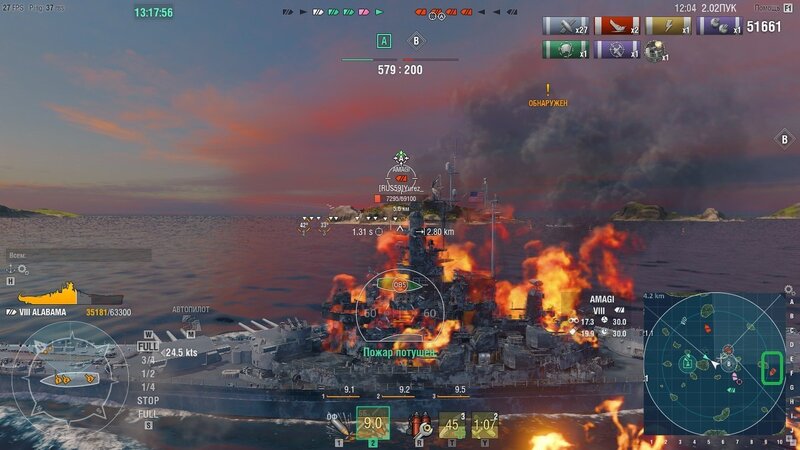Click the minimap settings gear
Image resolution: width=800 pixels, height=450 pixels.
789,290
